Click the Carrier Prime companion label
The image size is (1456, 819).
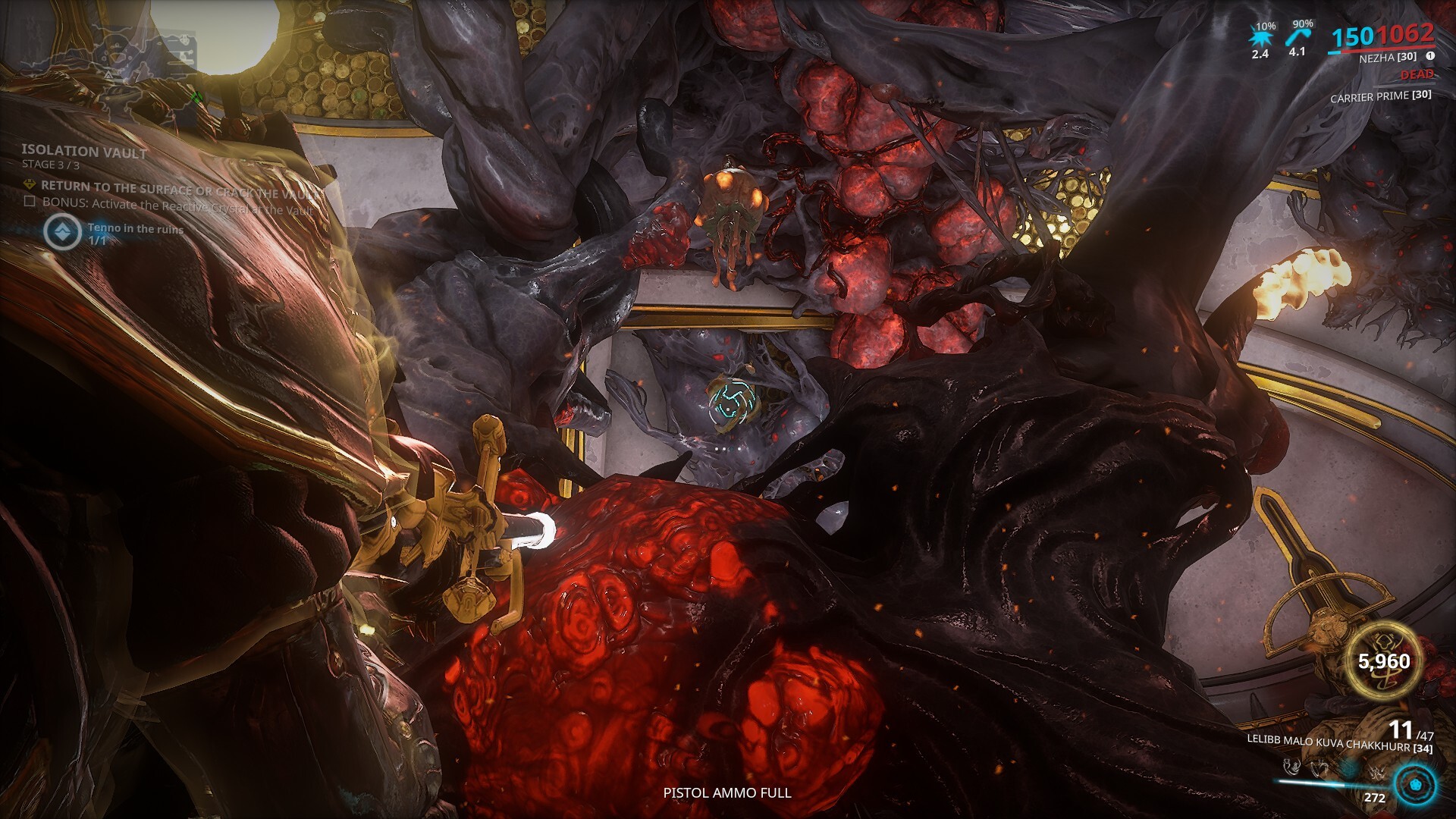tap(1380, 96)
